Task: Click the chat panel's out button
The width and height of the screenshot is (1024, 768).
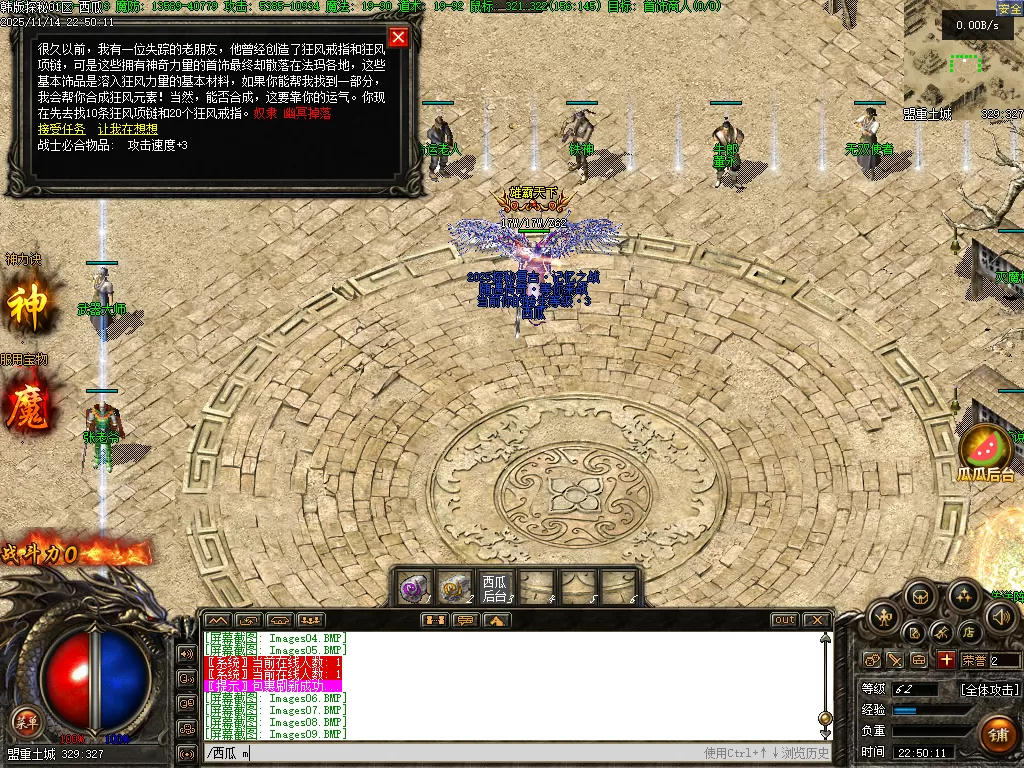Action: [x=785, y=620]
